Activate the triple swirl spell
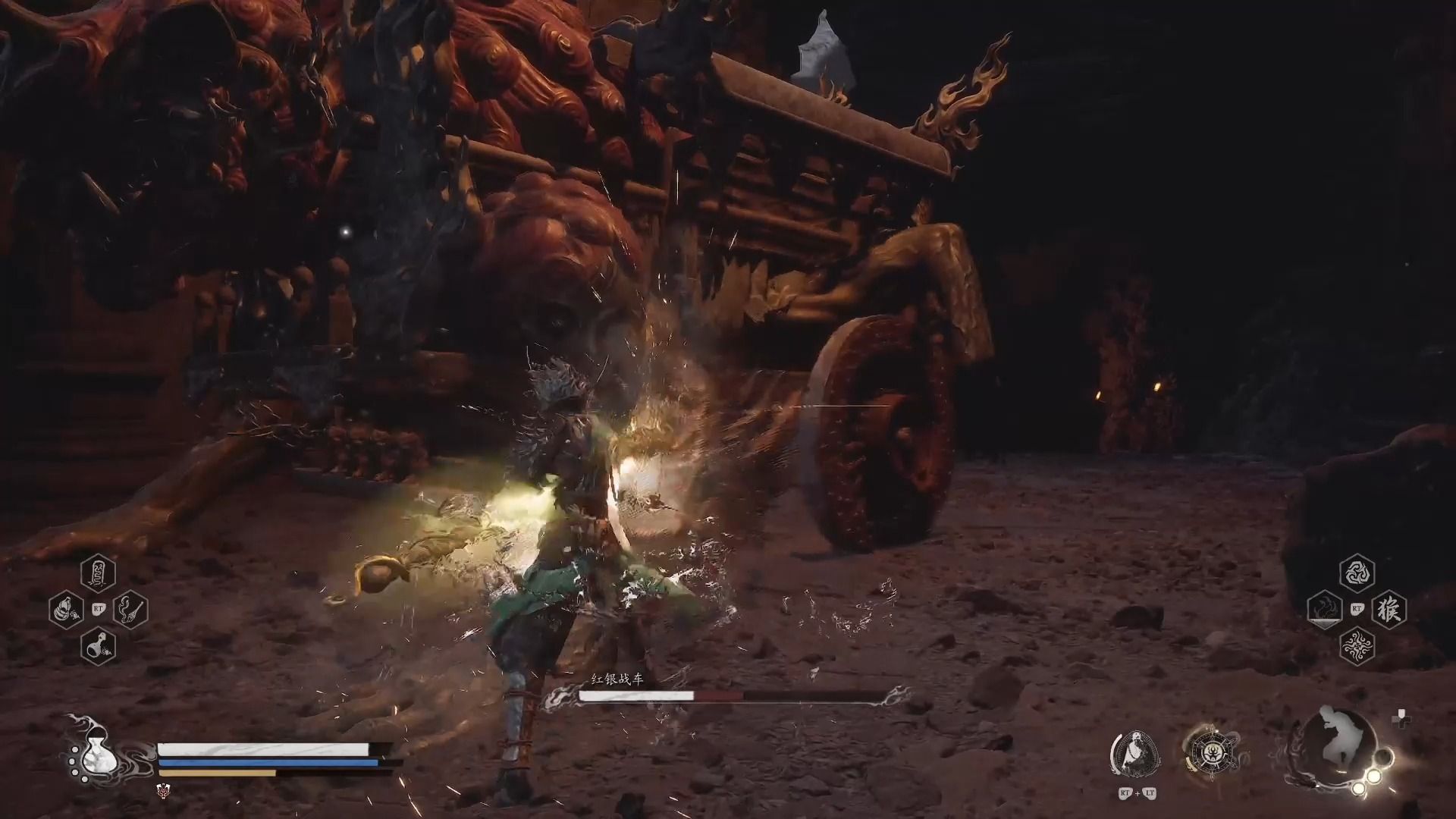The width and height of the screenshot is (1456, 819). (x=1357, y=573)
